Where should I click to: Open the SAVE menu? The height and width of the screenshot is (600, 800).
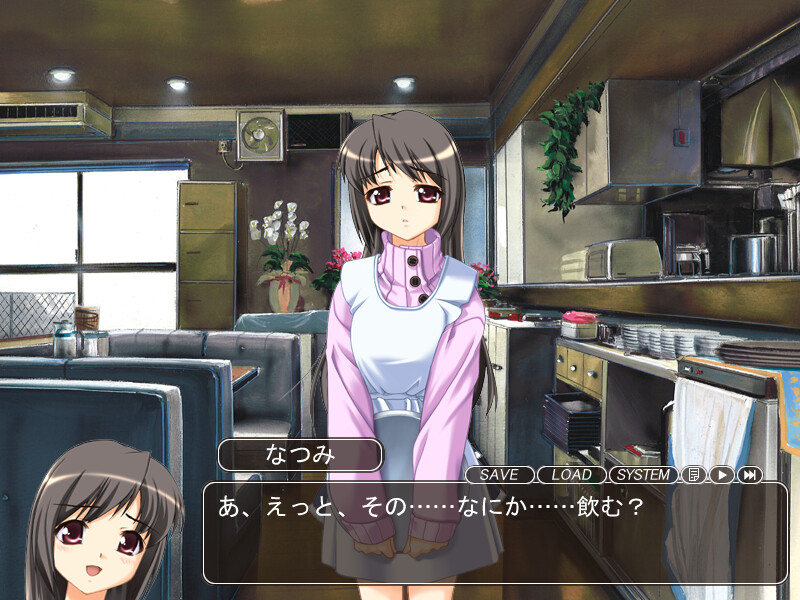click(x=500, y=475)
